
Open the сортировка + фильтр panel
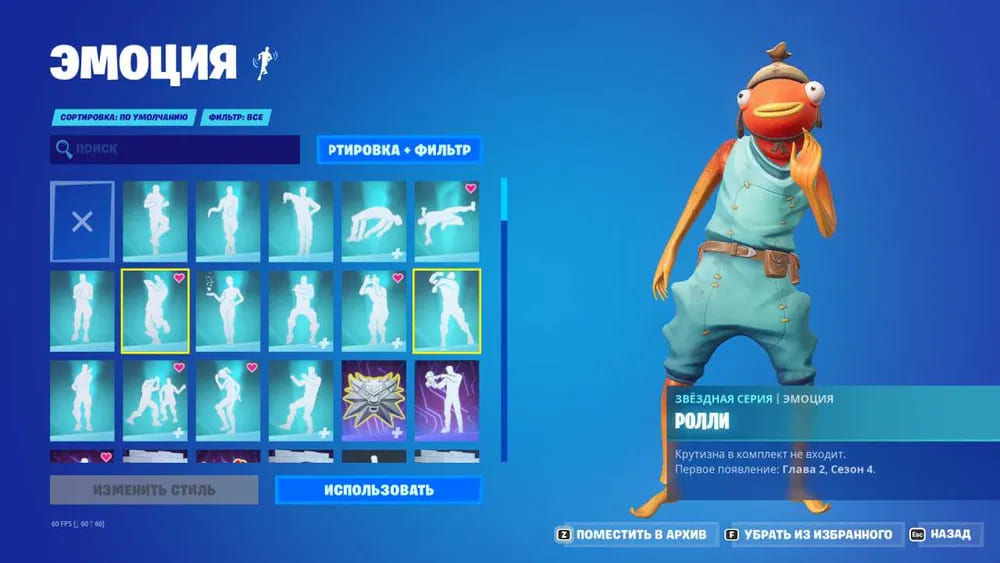(x=399, y=150)
